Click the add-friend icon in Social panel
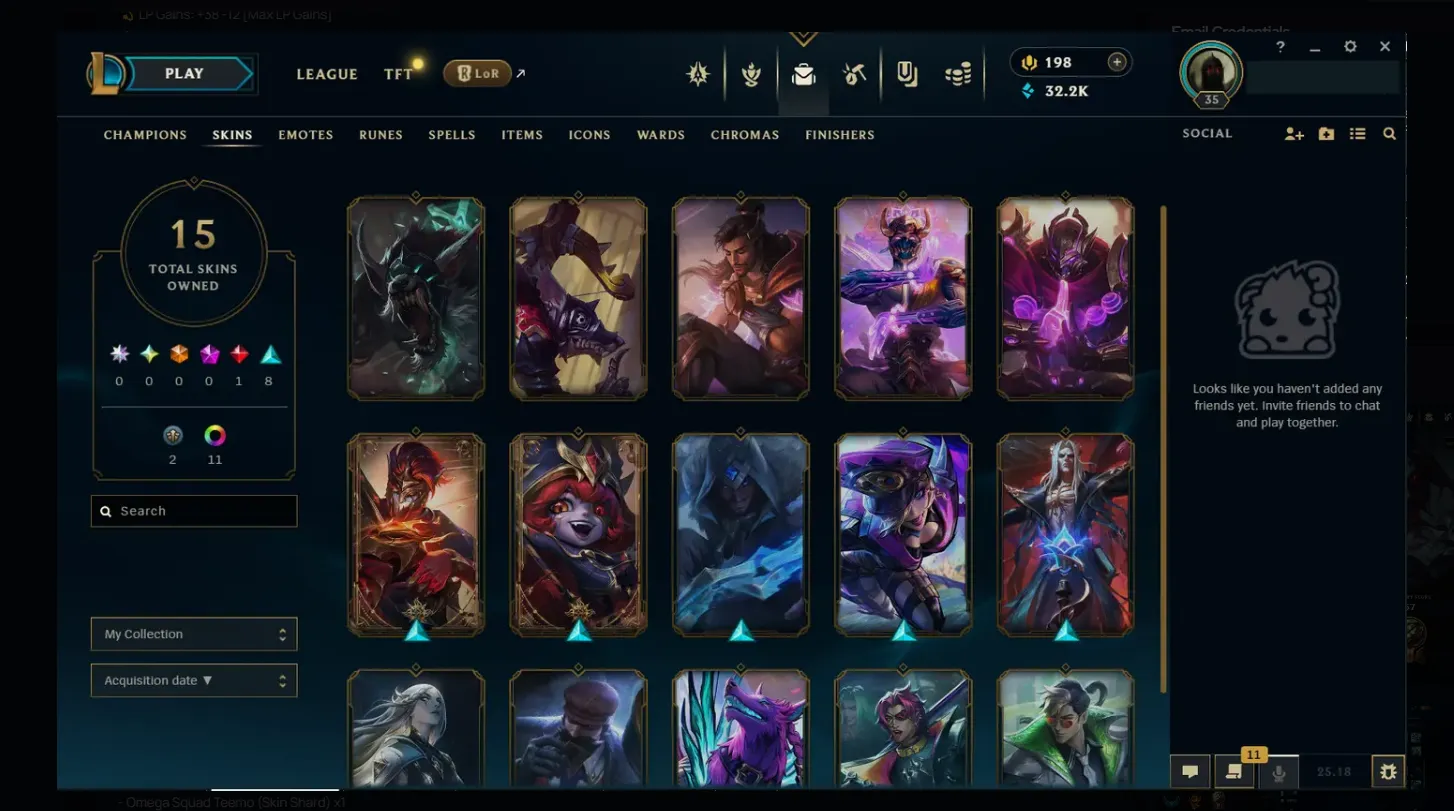This screenshot has height=811, width=1454. 1294,133
